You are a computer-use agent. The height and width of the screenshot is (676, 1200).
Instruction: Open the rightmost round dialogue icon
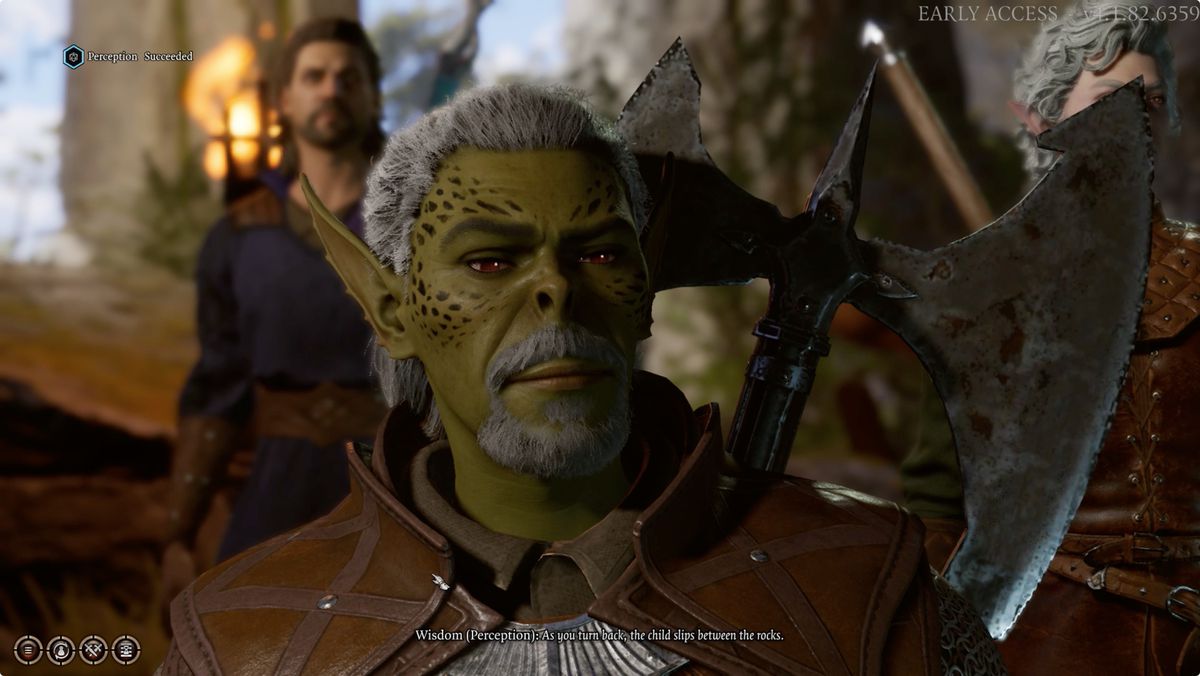click(x=126, y=650)
